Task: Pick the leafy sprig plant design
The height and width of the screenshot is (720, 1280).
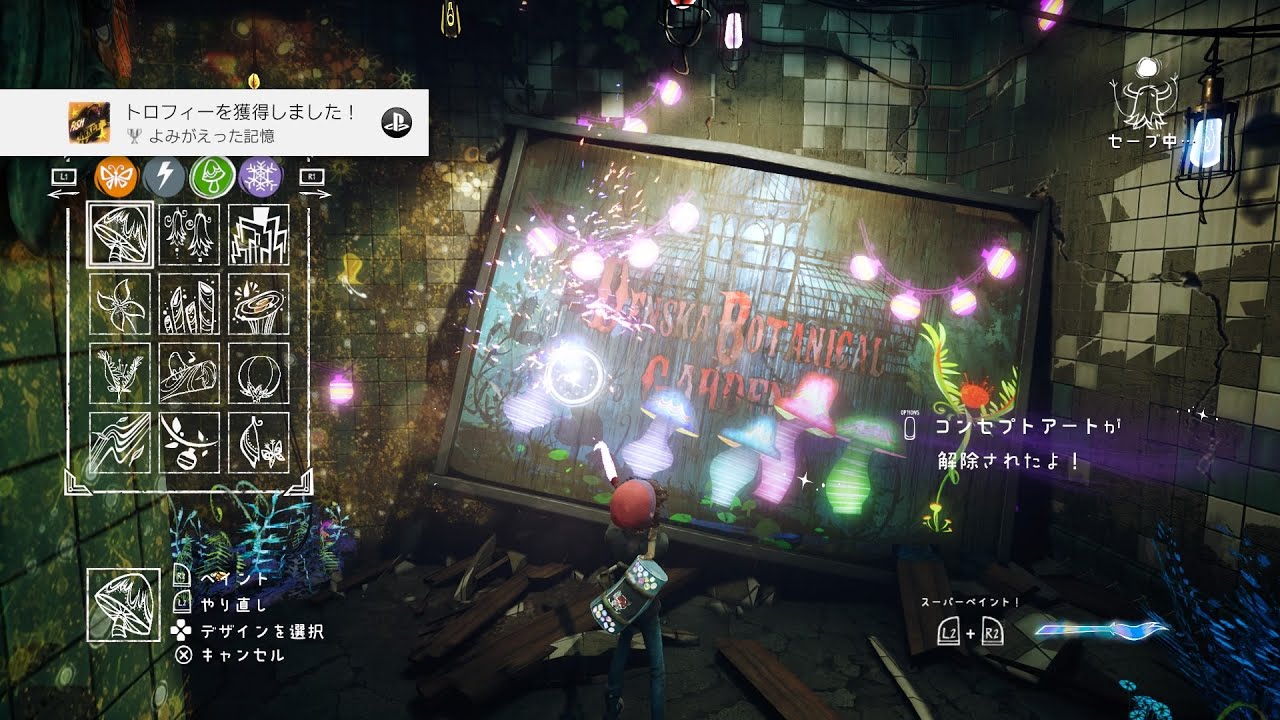Action: (120, 373)
